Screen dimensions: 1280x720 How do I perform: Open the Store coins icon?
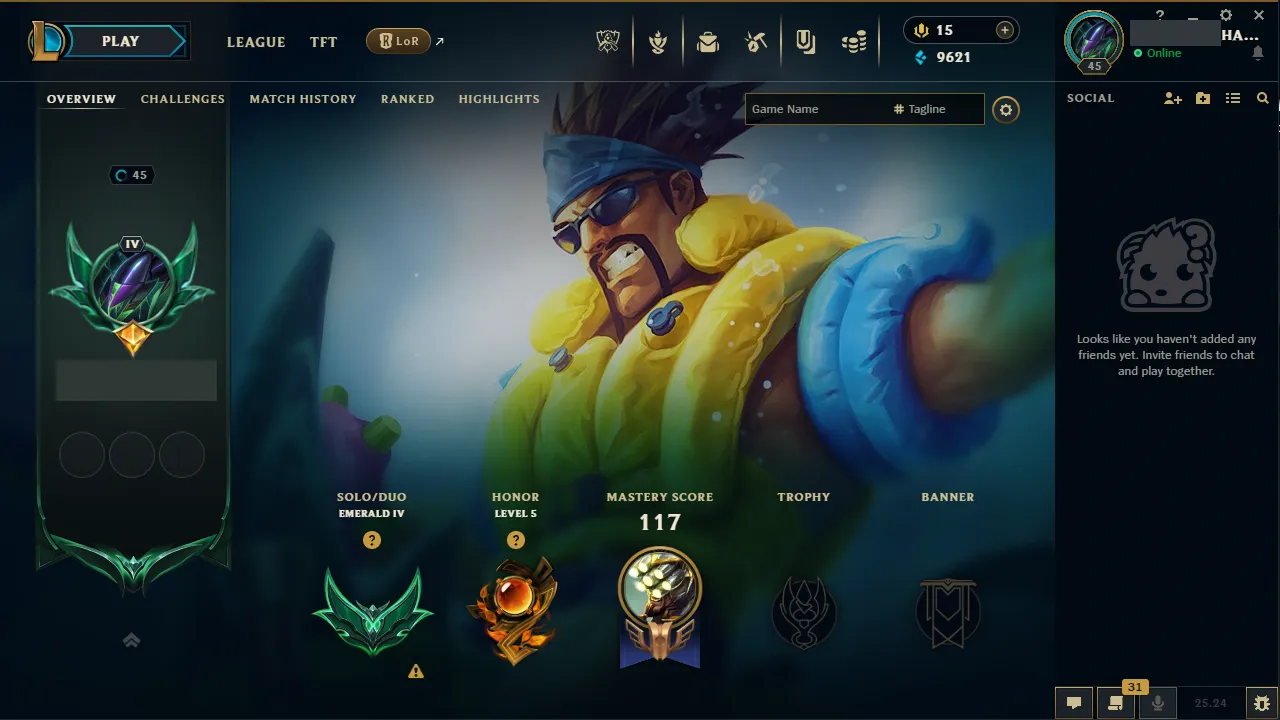coord(854,41)
